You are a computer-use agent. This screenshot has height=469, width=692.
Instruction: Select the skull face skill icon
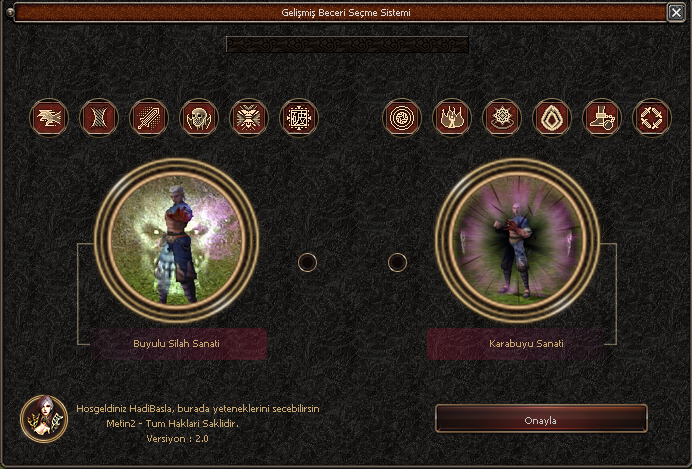click(x=198, y=117)
